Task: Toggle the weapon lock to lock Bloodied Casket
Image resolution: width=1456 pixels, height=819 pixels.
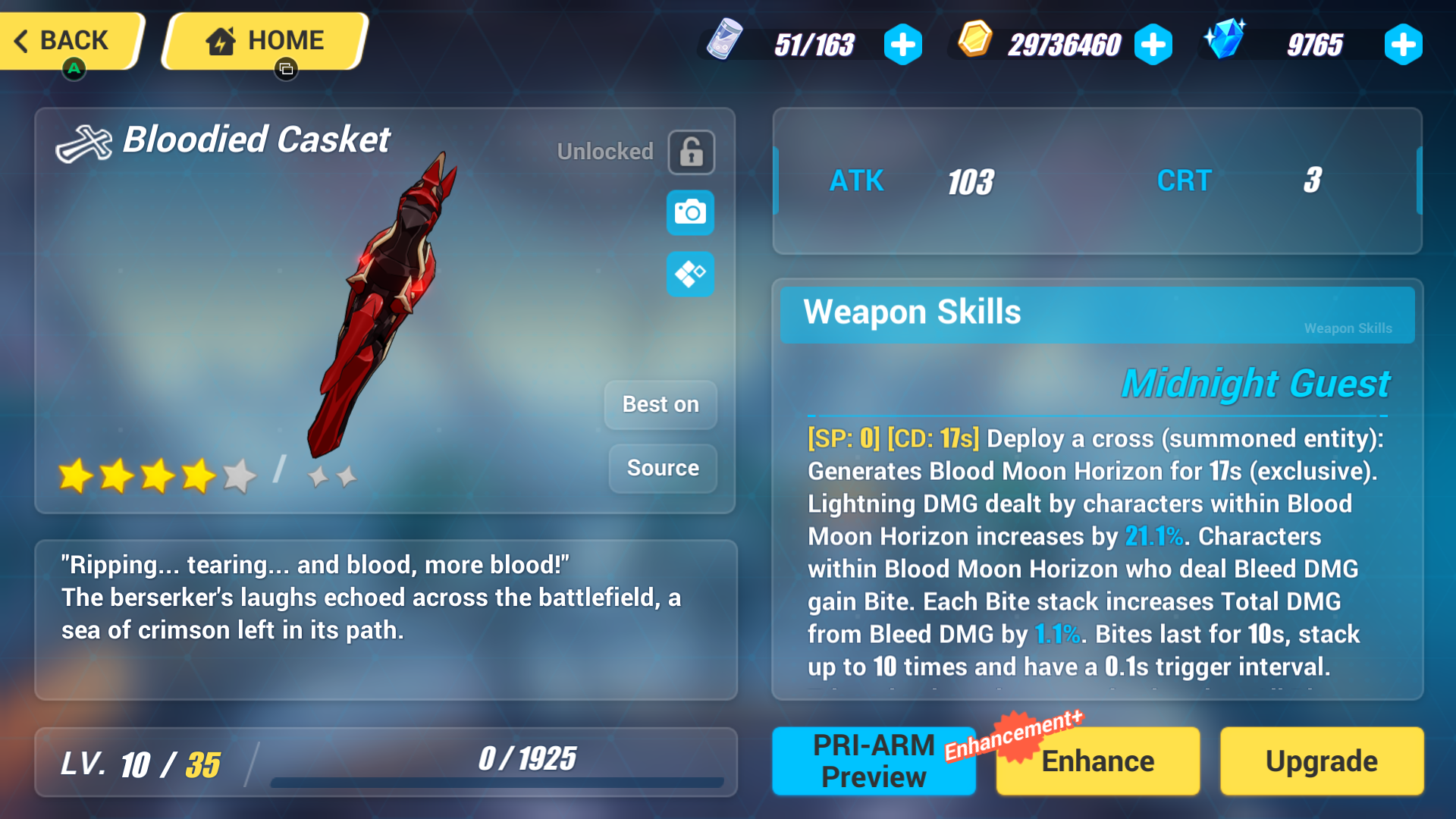Action: [x=692, y=152]
